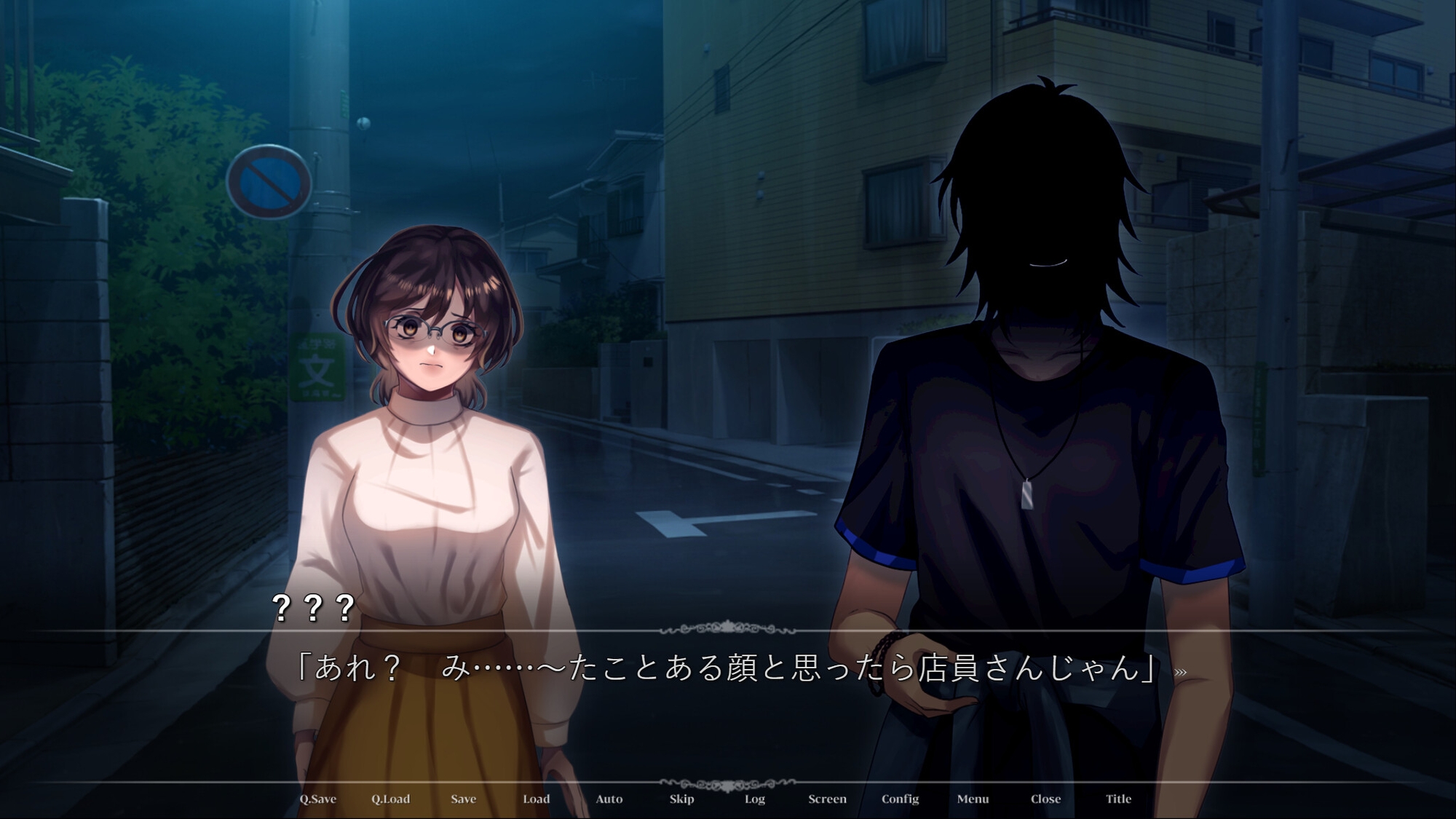Return to the Title screen
1456x819 pixels.
pyautogui.click(x=1118, y=799)
